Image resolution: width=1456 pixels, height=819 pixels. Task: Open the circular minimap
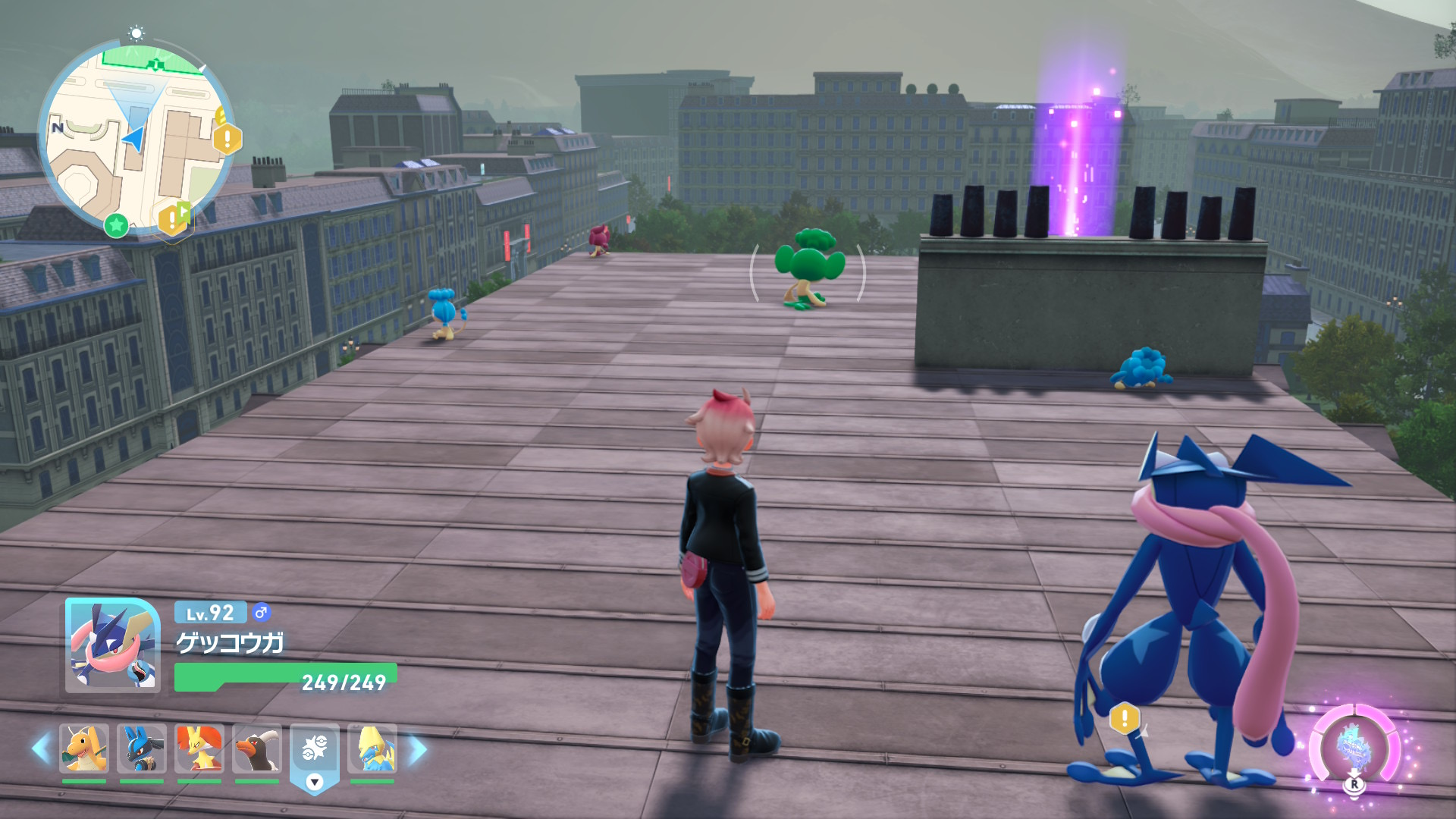click(136, 136)
